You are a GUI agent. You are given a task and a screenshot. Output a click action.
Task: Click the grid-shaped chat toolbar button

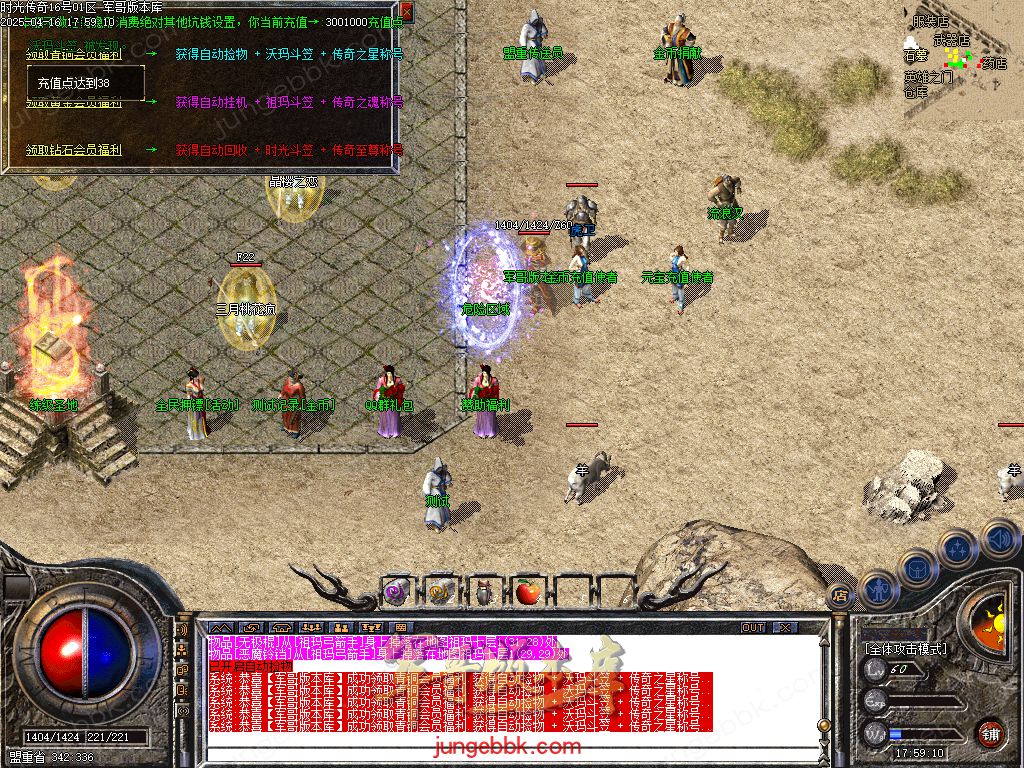point(401,627)
